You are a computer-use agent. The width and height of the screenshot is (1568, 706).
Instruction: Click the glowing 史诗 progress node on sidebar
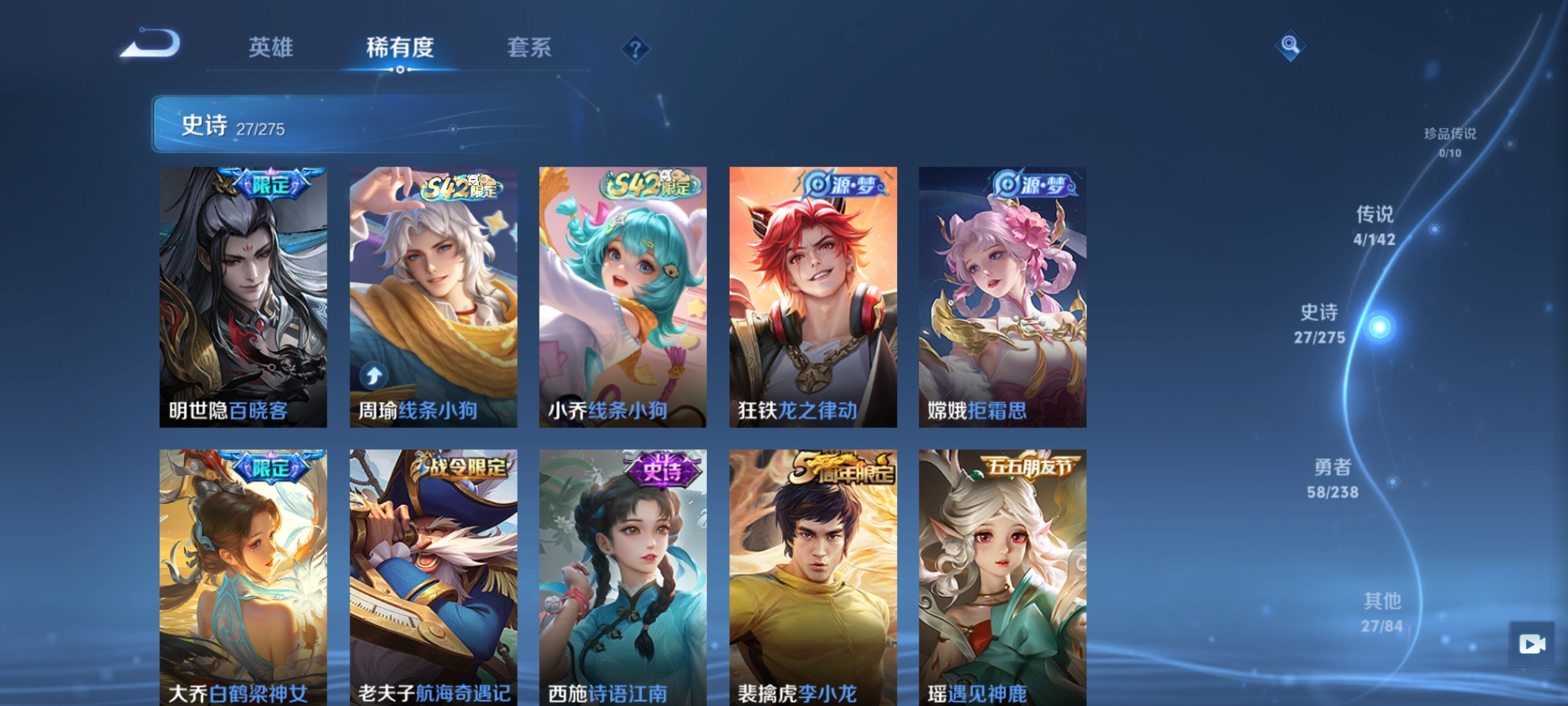pyautogui.click(x=1380, y=326)
